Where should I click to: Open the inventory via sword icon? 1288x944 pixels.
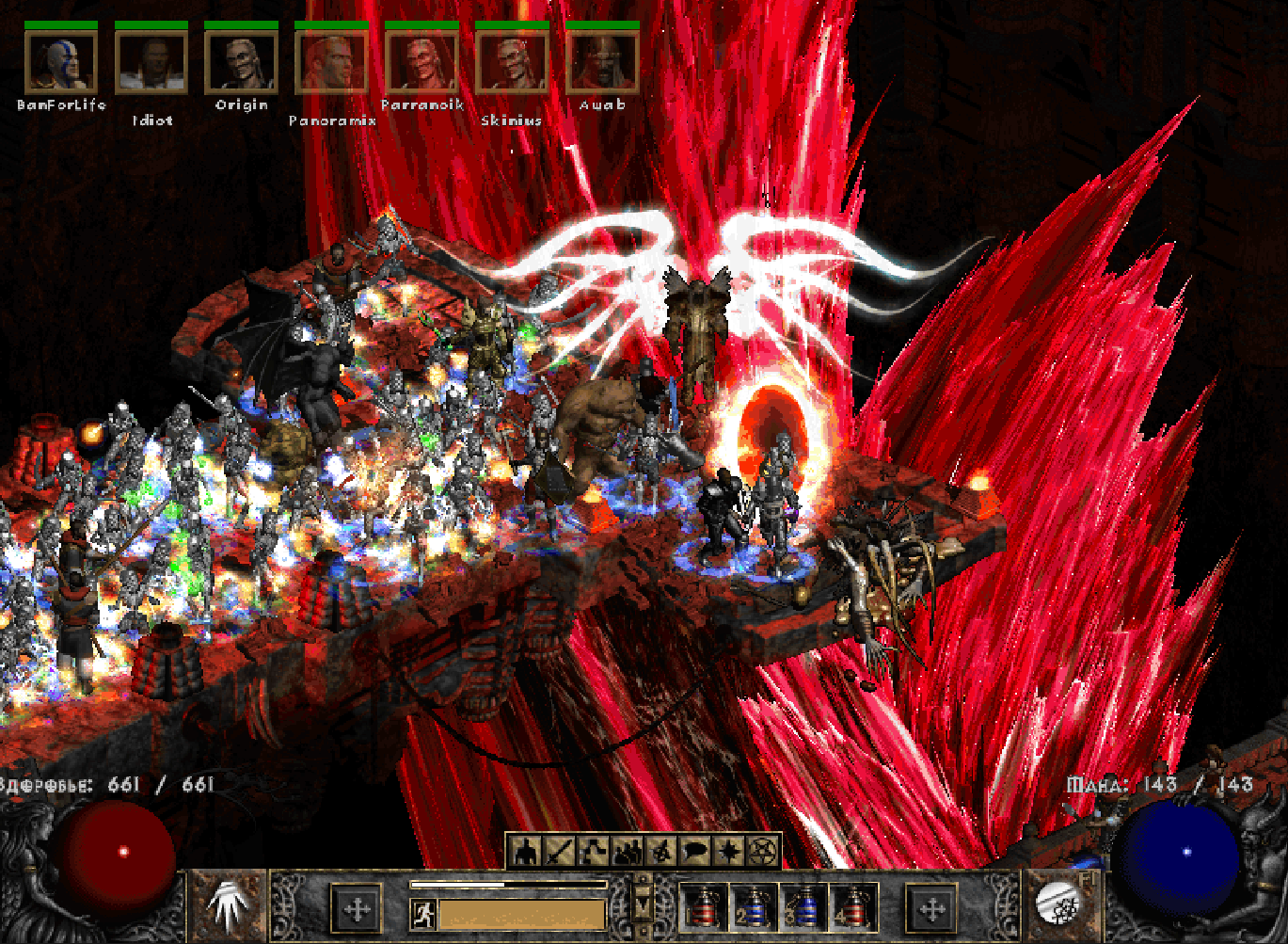pyautogui.click(x=559, y=852)
